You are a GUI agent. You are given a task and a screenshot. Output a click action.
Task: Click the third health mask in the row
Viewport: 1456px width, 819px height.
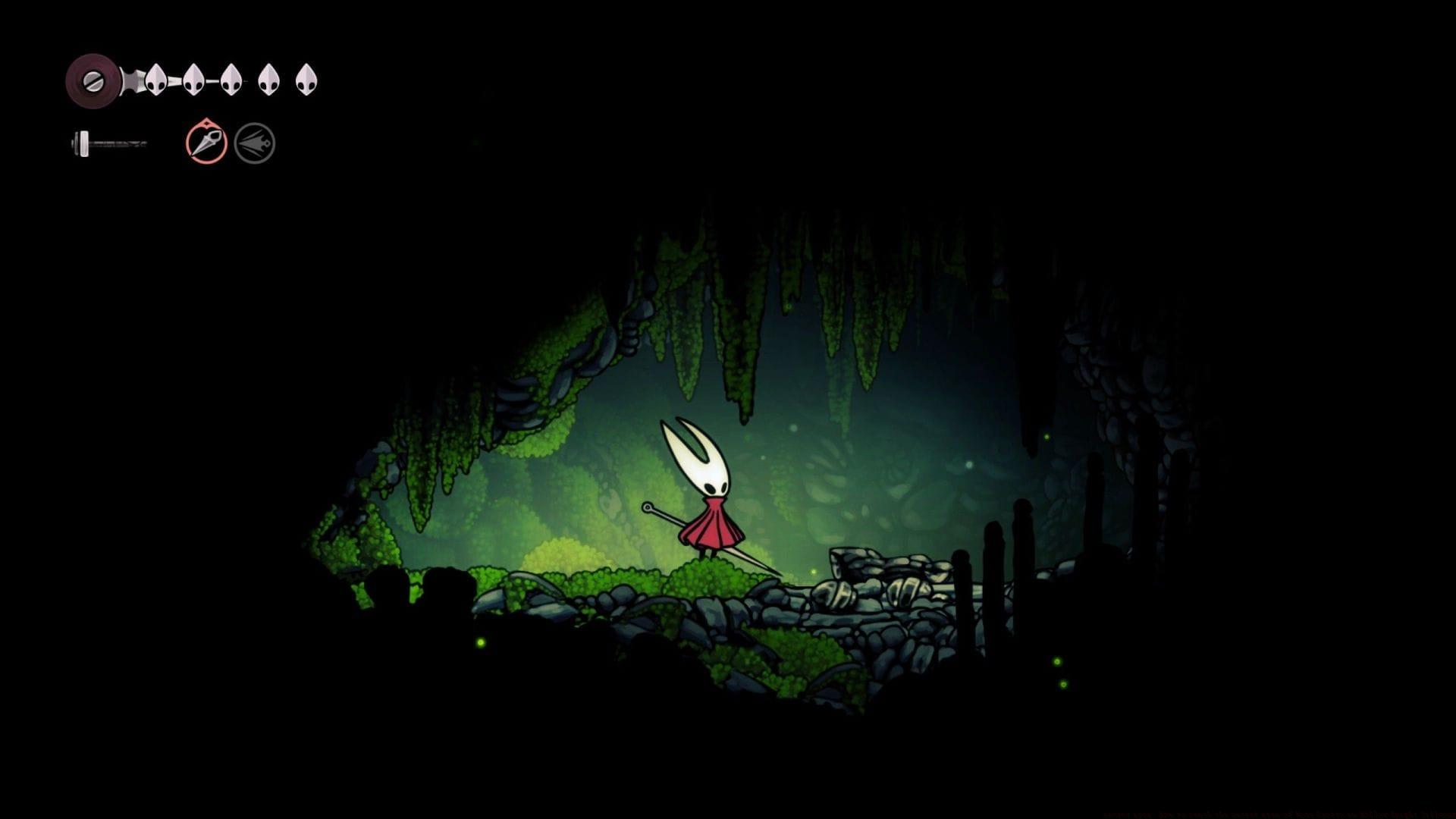(x=231, y=80)
